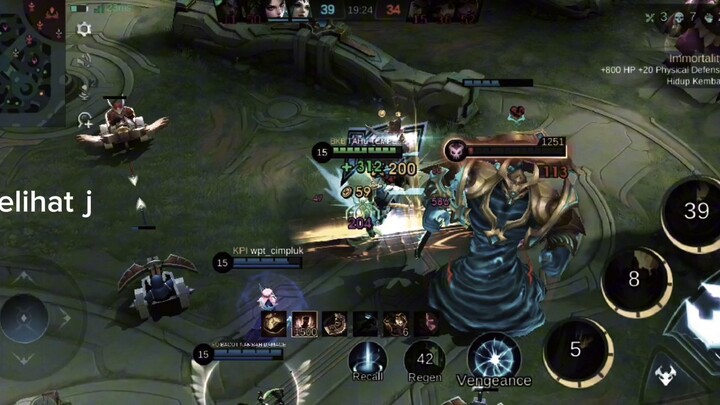The width and height of the screenshot is (720, 405).
Task: Tap the skill on 8-second cooldown
Action: point(634,281)
